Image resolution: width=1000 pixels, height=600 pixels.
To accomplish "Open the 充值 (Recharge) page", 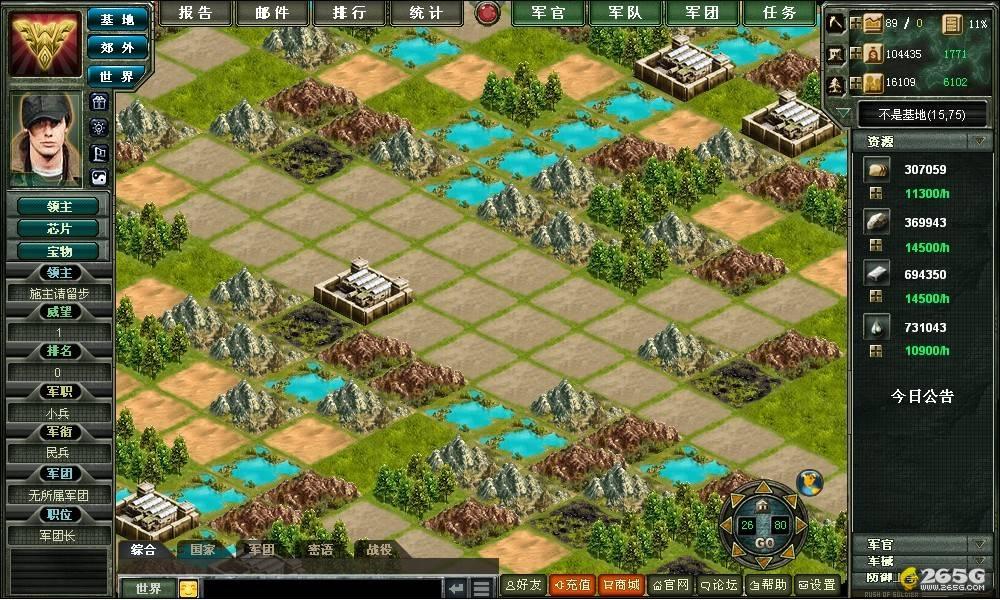I will (571, 585).
